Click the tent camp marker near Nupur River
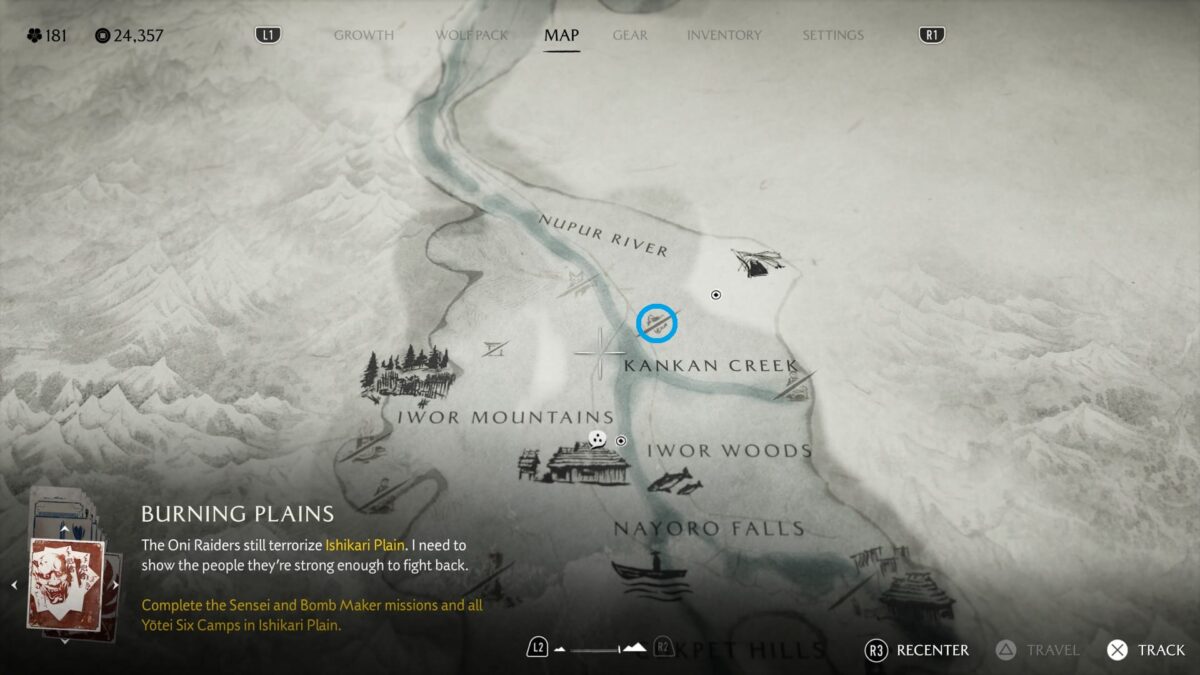1200x675 pixels. click(756, 262)
